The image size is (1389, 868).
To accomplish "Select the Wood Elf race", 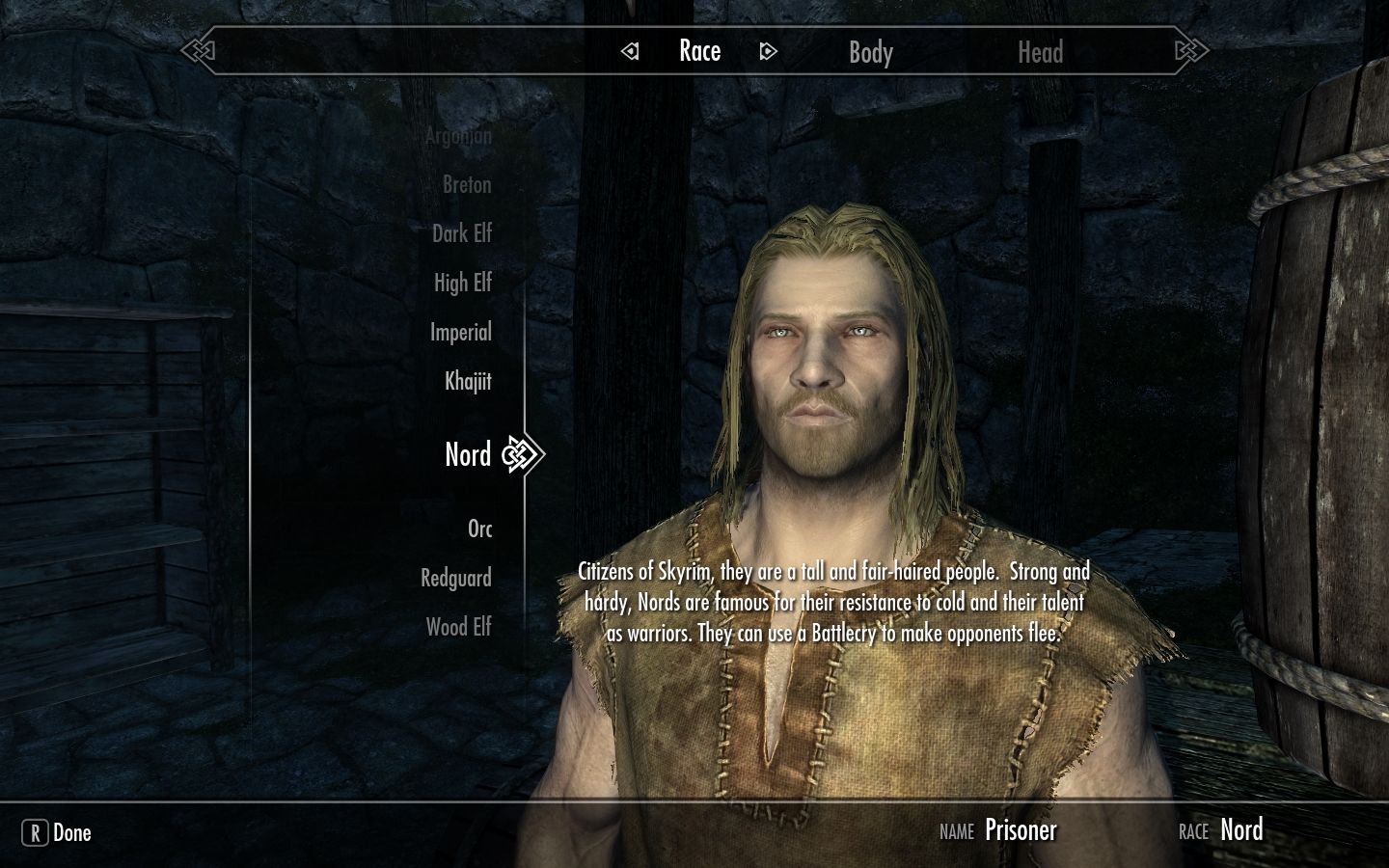I will click(x=457, y=627).
